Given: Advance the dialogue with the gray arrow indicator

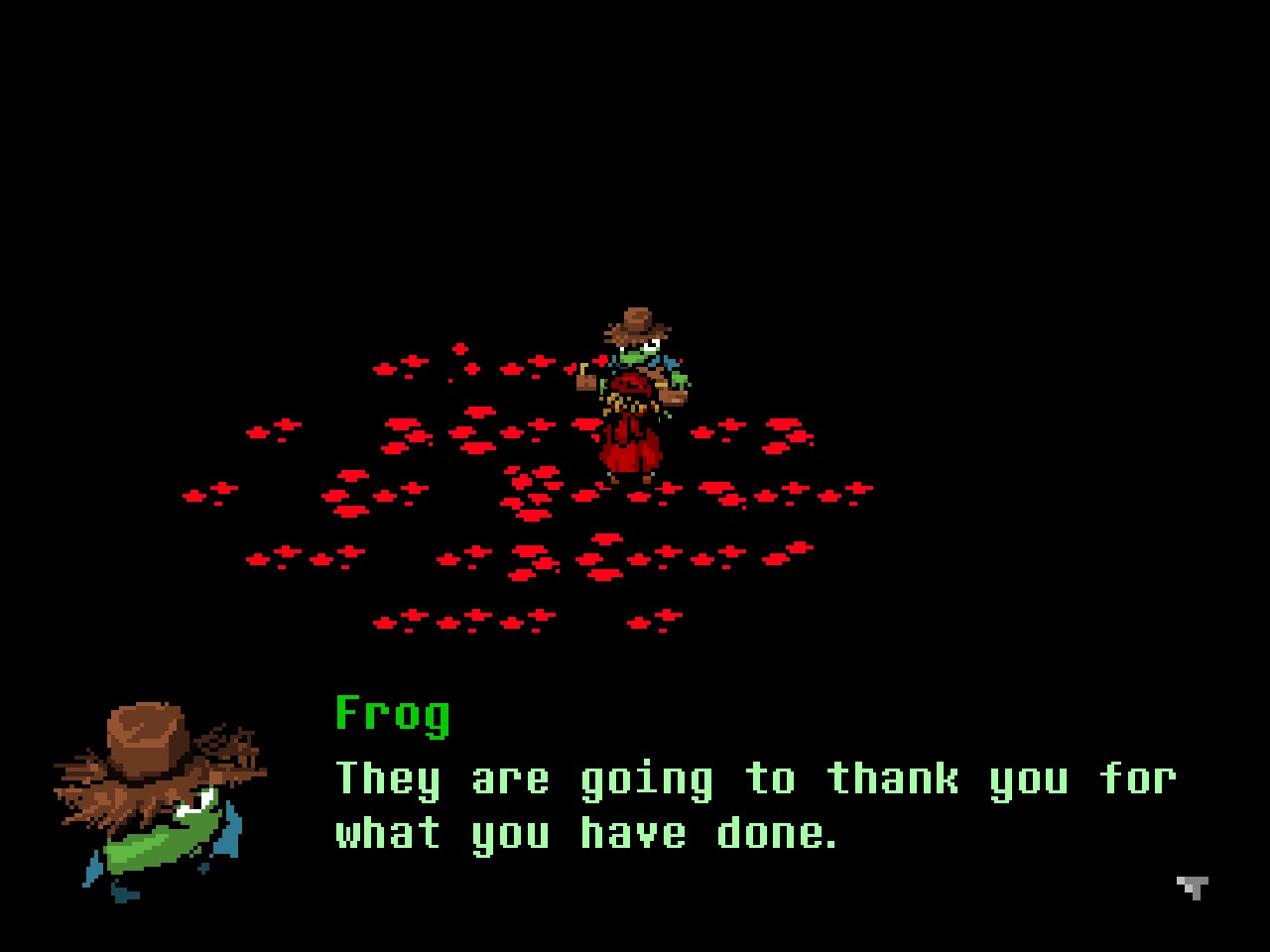Looking at the screenshot, I should click(x=1193, y=887).
